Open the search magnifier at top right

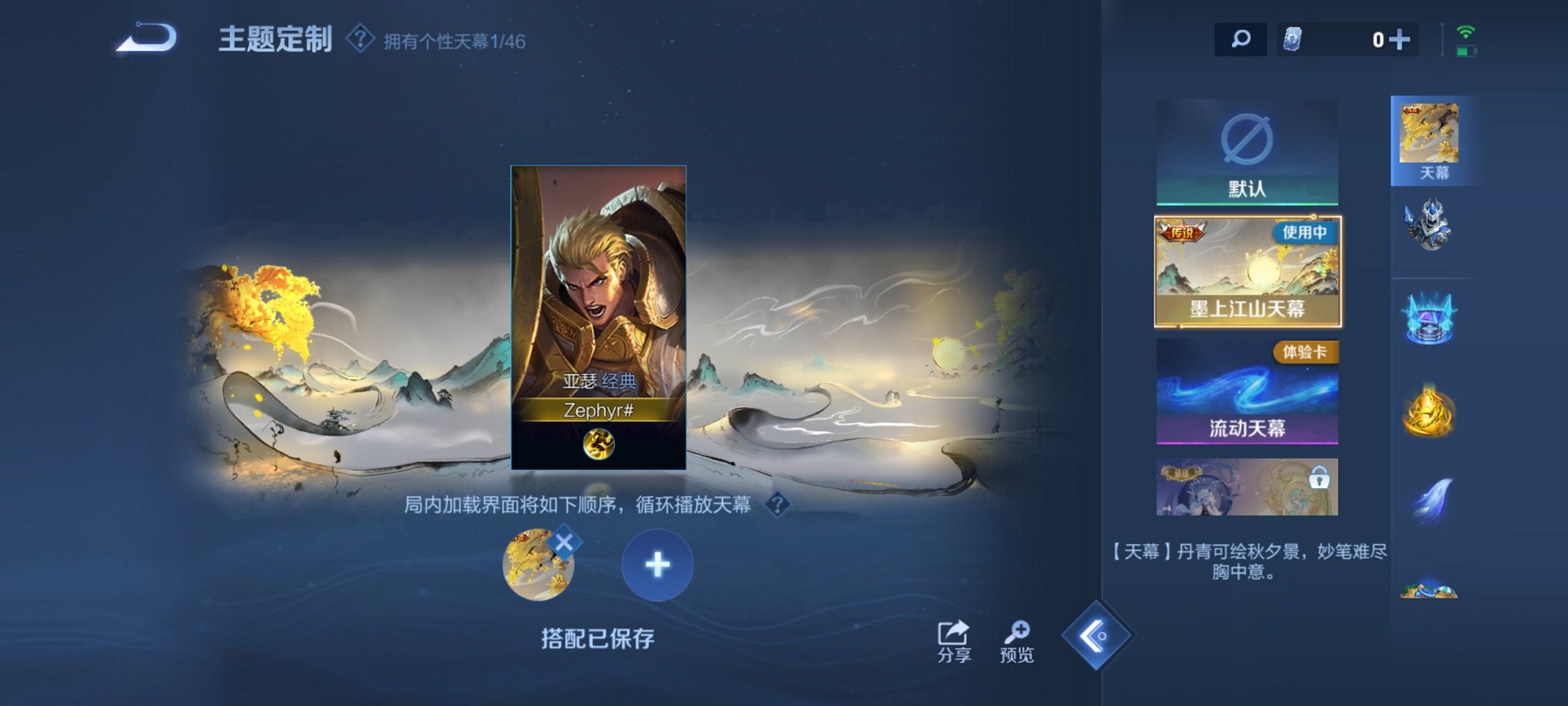click(1239, 37)
